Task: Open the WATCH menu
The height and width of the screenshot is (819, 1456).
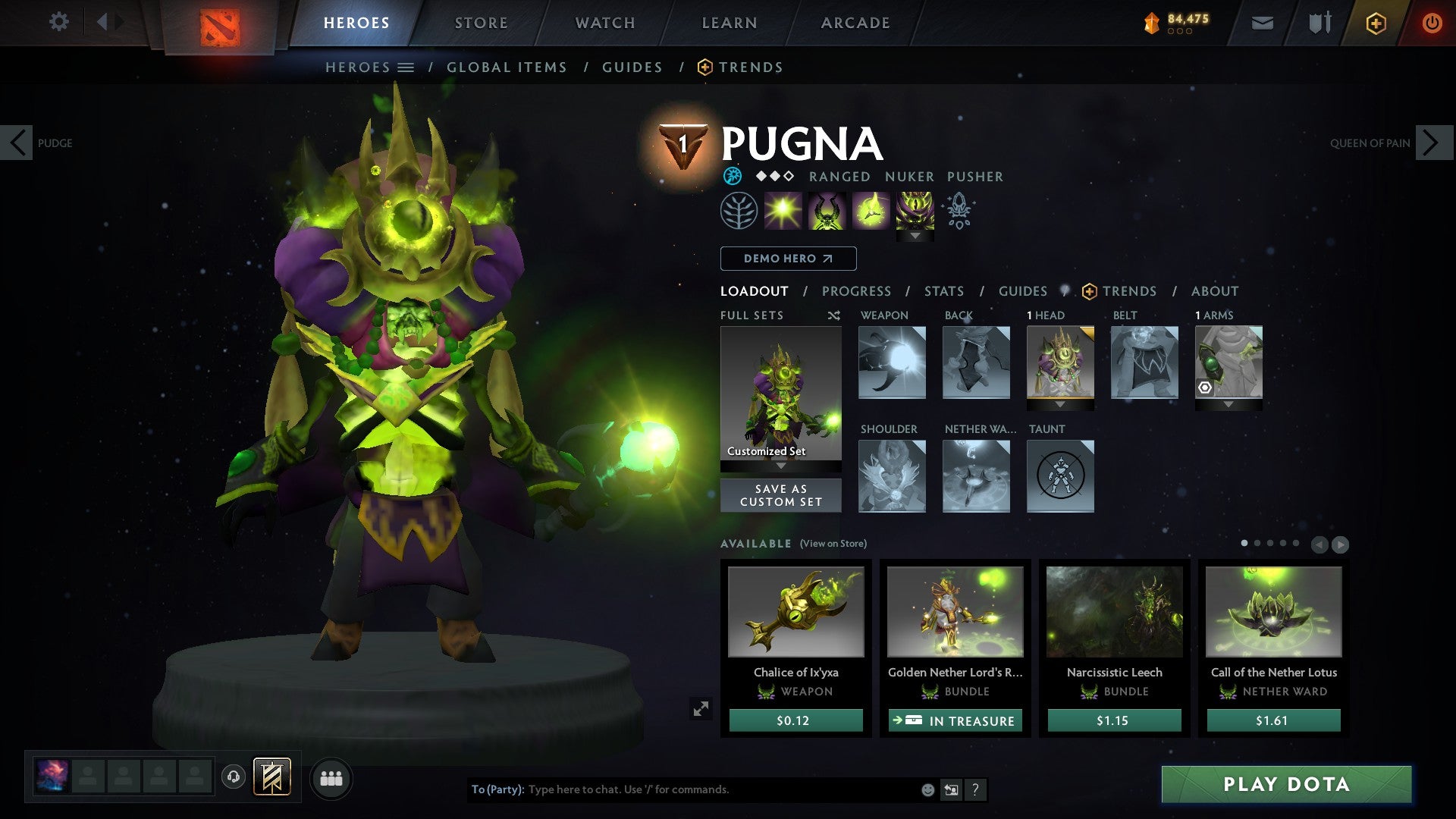Action: coord(605,22)
